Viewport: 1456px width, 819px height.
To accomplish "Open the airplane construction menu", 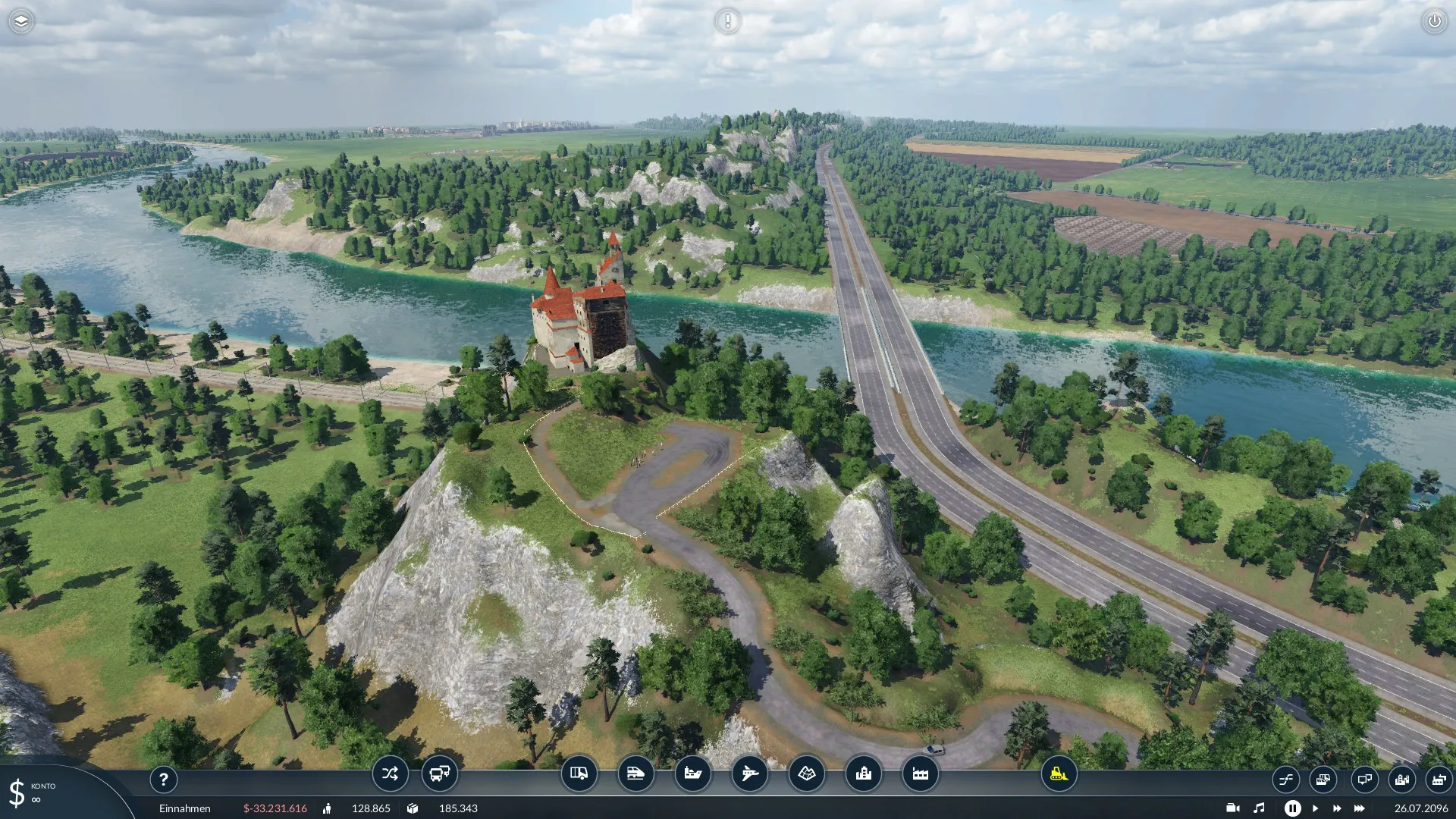I will tap(749, 773).
